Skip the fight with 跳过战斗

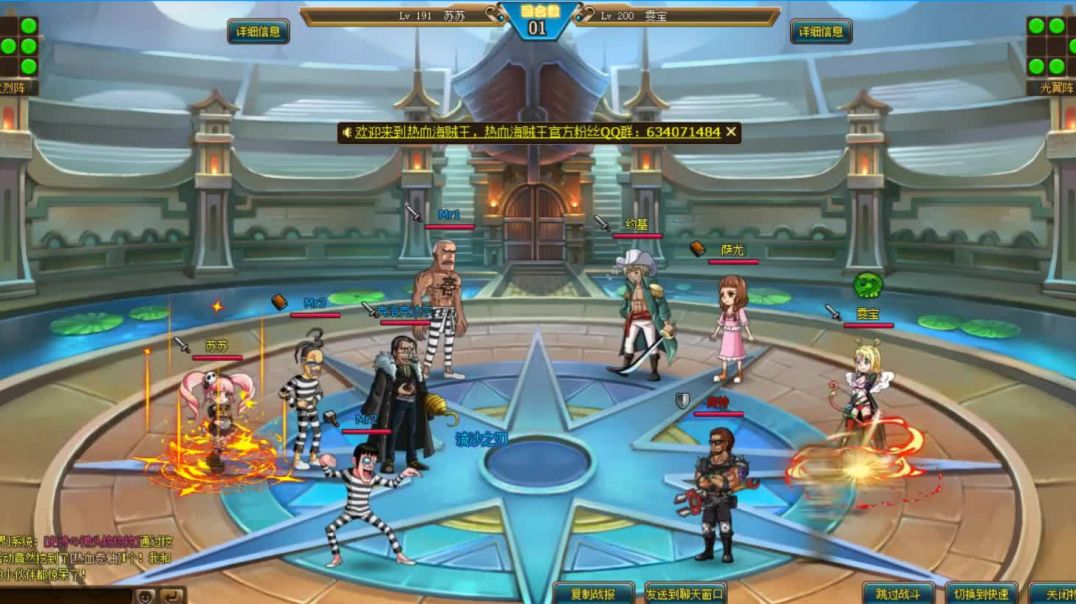click(x=898, y=593)
